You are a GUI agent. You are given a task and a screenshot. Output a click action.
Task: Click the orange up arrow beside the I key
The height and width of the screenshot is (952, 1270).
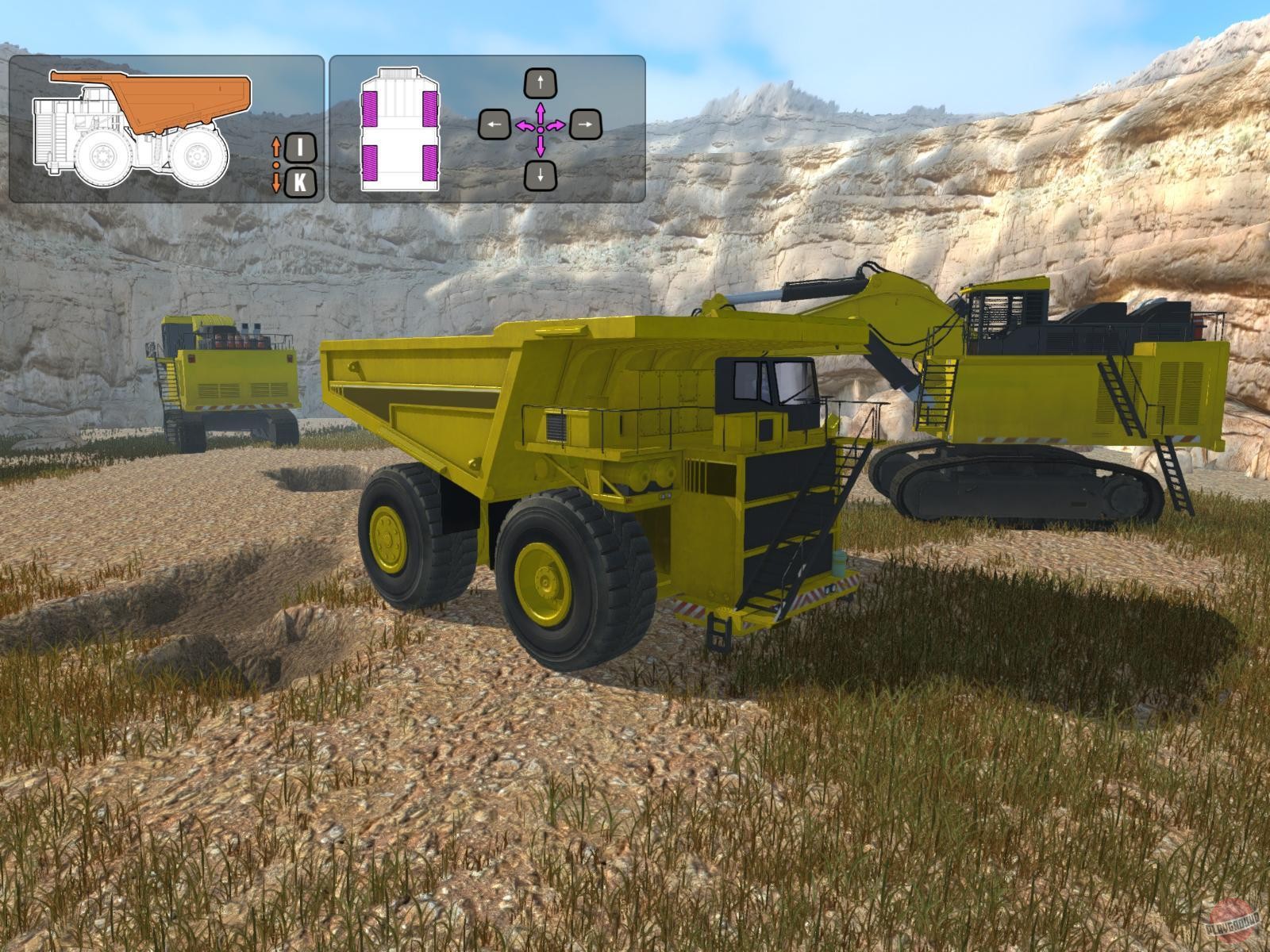276,148
